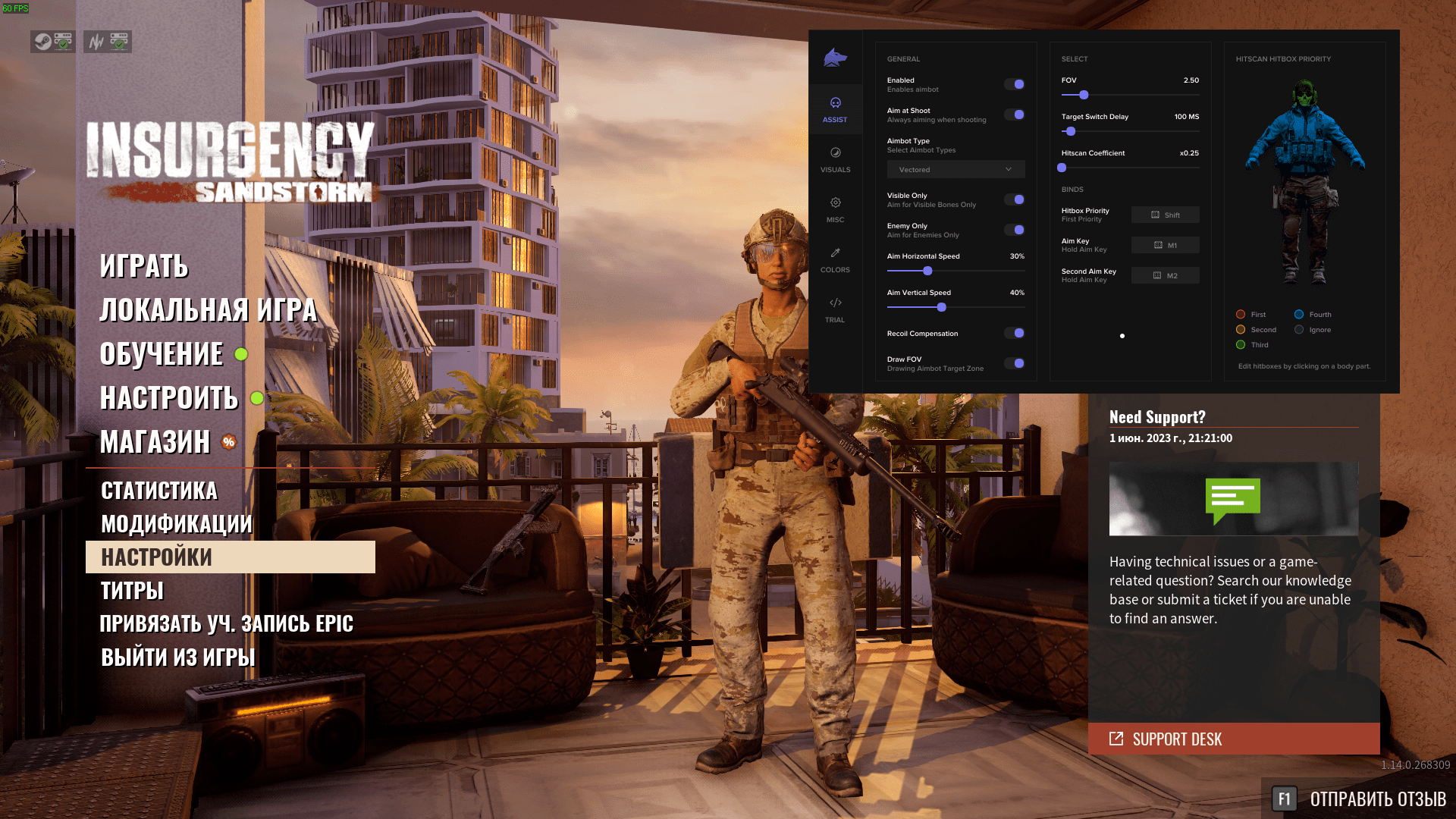1456x819 pixels.
Task: Open the TRIAL code icon section
Action: pyautogui.click(x=835, y=307)
